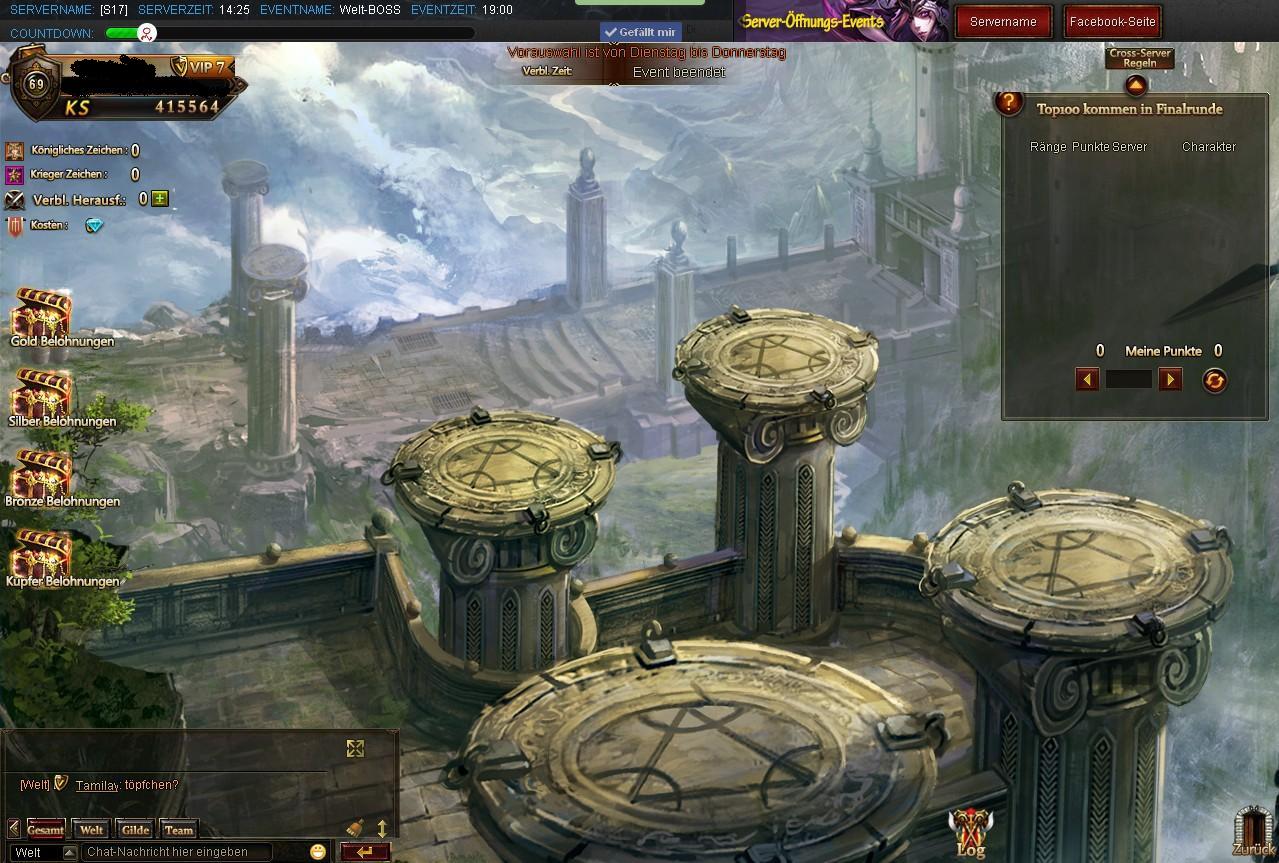Refresh the ranking list
This screenshot has width=1279, height=863.
(1214, 380)
